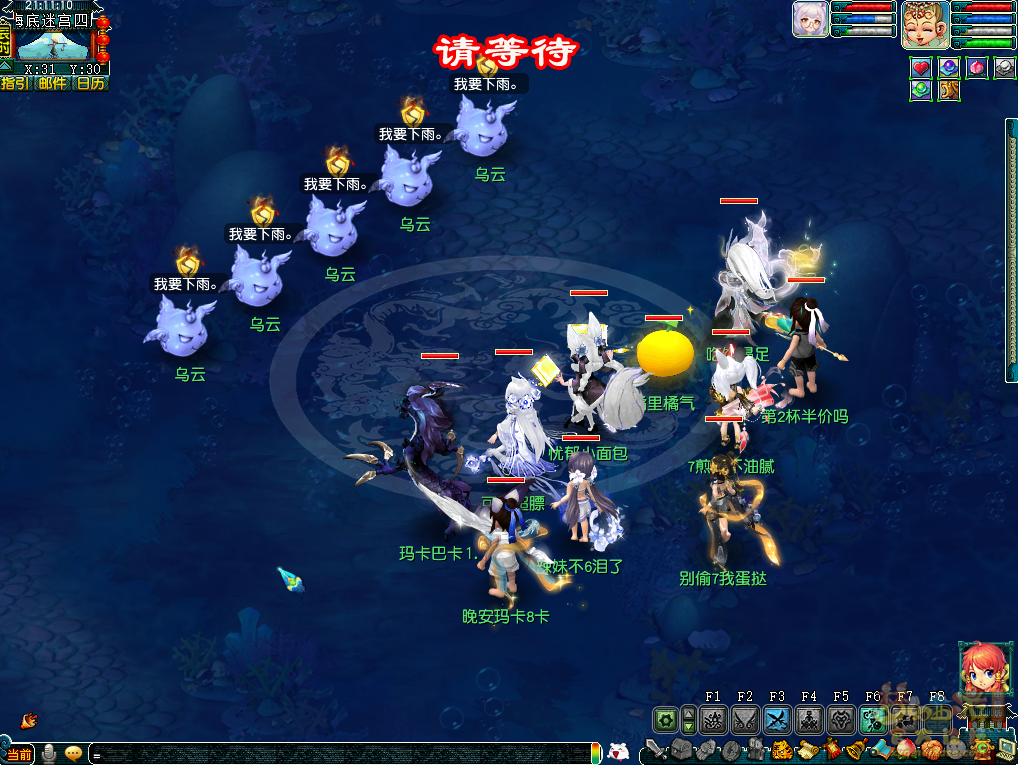The height and width of the screenshot is (765, 1018).
Task: Open the 指引 guide button
Action: point(14,83)
